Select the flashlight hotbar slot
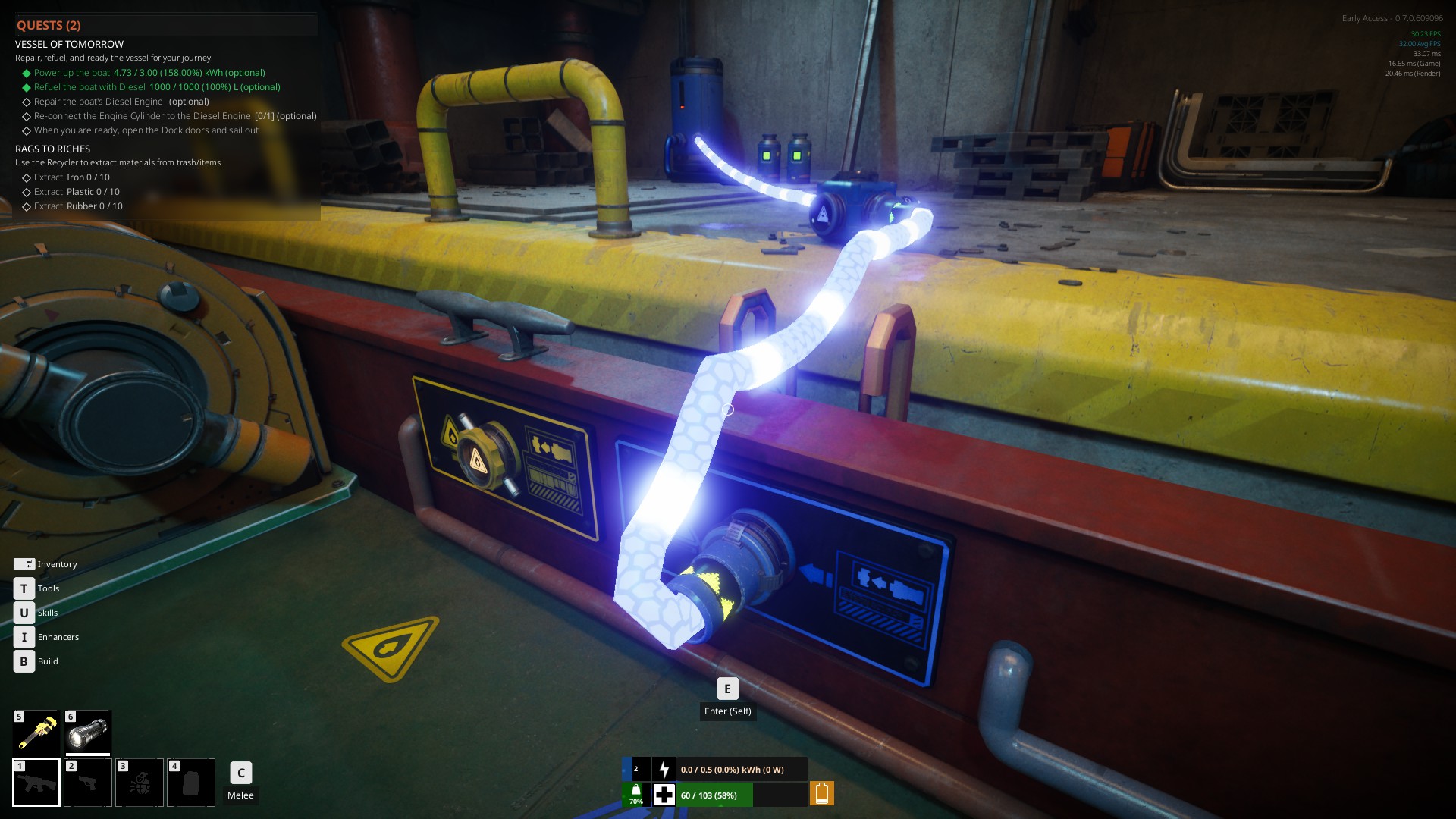Viewport: 1456px width, 819px height. (x=88, y=733)
